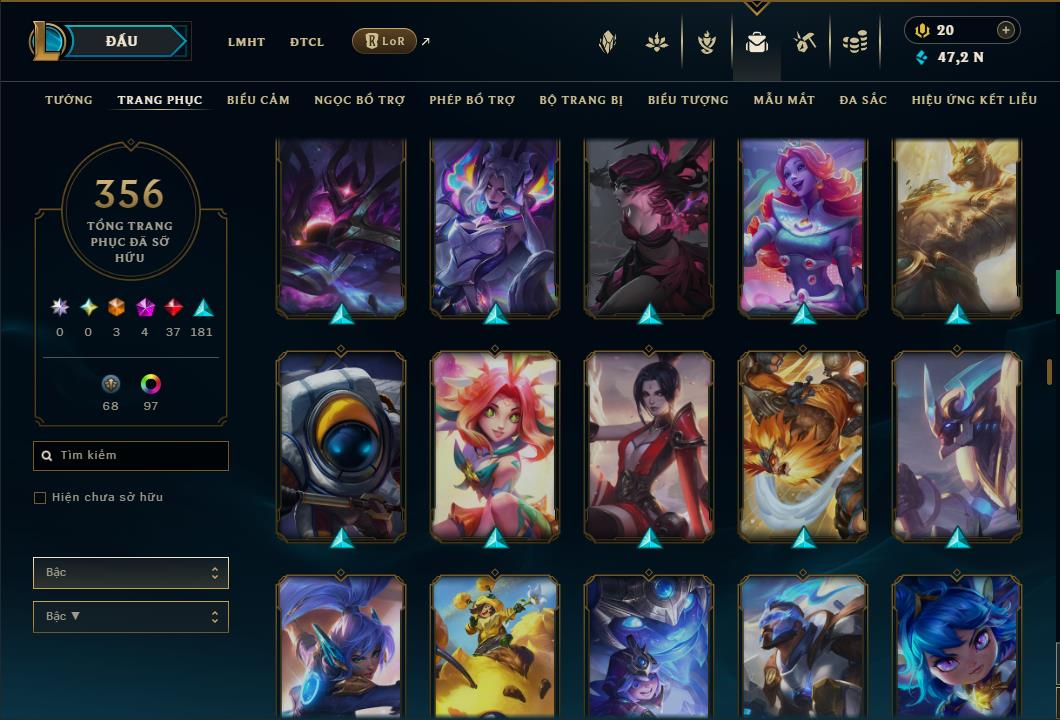View the ĐA SẮC chromas tab

pos(863,100)
